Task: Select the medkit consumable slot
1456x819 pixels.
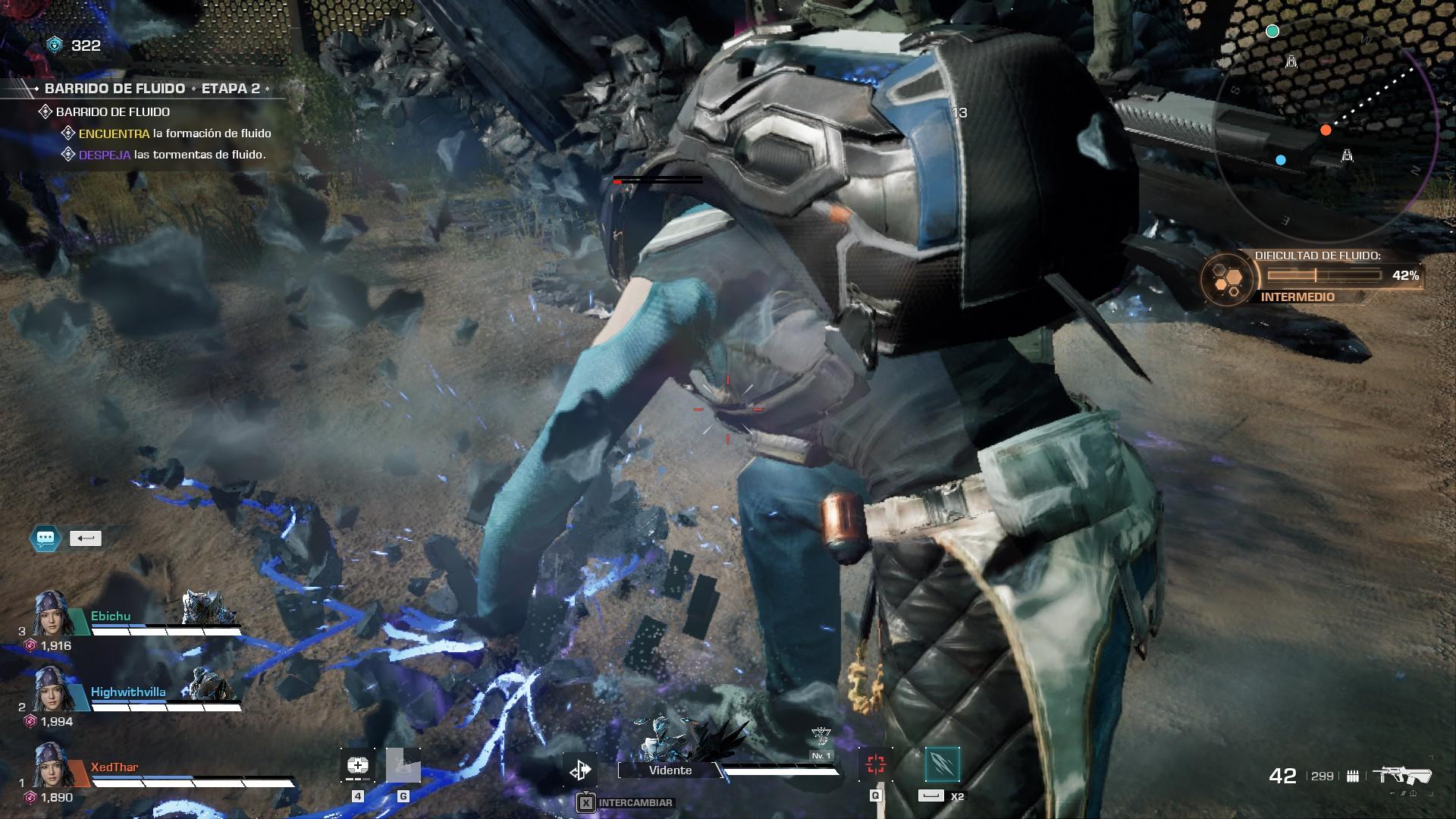Action: (x=357, y=766)
